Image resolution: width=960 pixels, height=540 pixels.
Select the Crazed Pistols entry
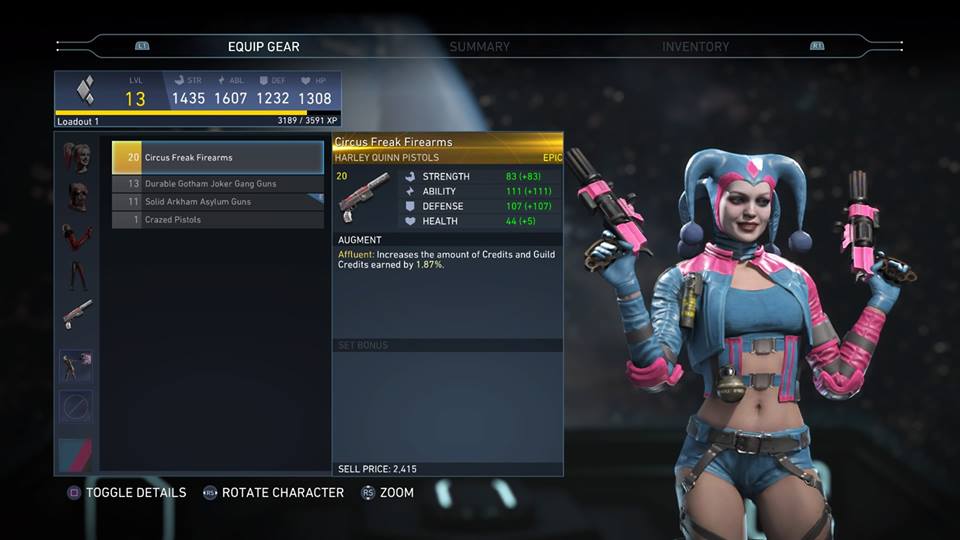click(x=218, y=220)
